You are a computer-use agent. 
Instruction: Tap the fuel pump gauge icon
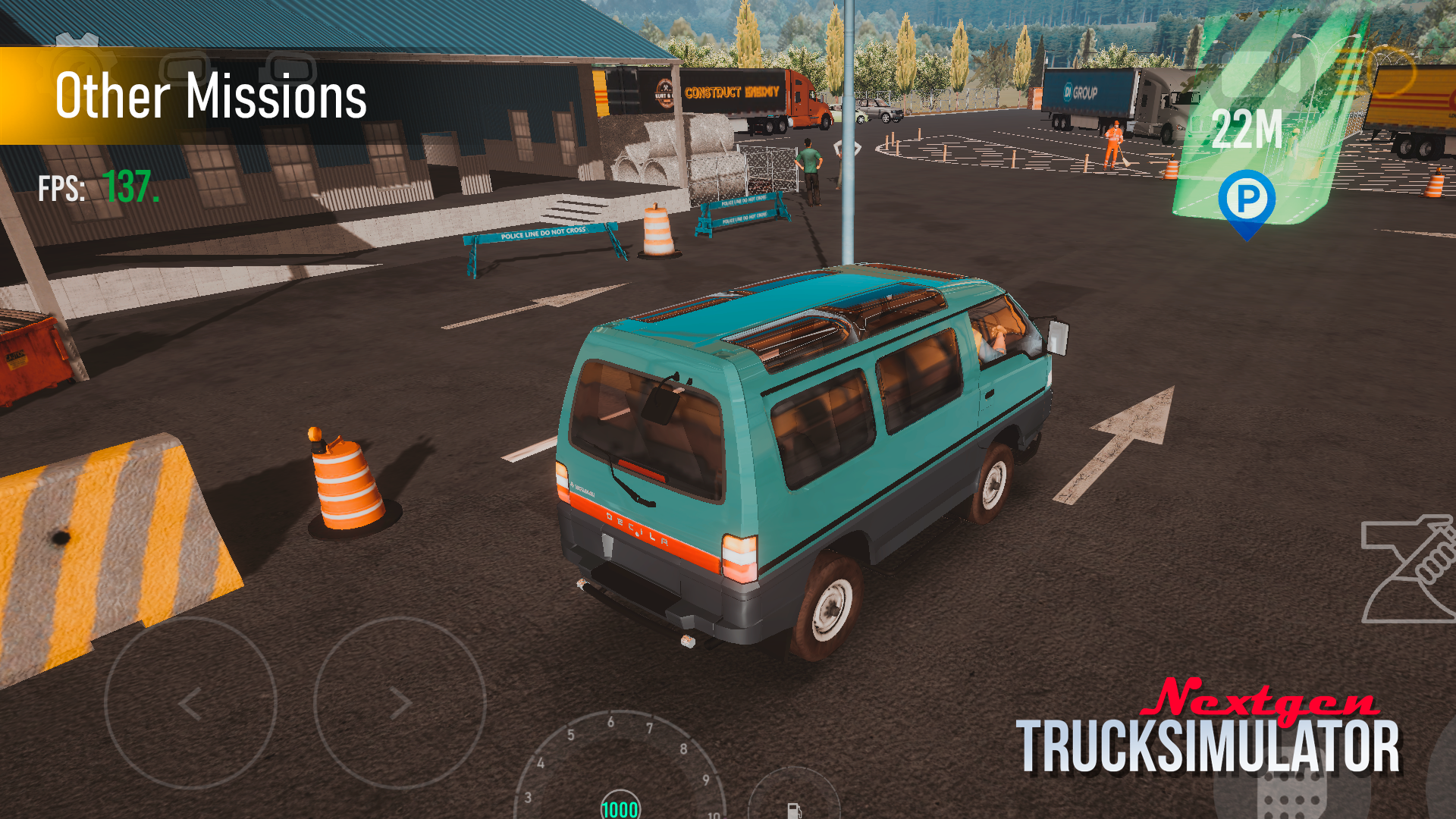794,811
